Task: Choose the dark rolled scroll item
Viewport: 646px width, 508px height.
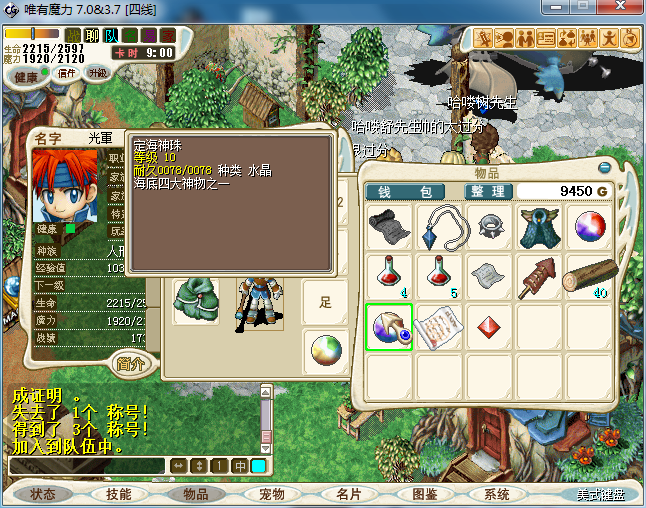Action: pyautogui.click(x=388, y=225)
